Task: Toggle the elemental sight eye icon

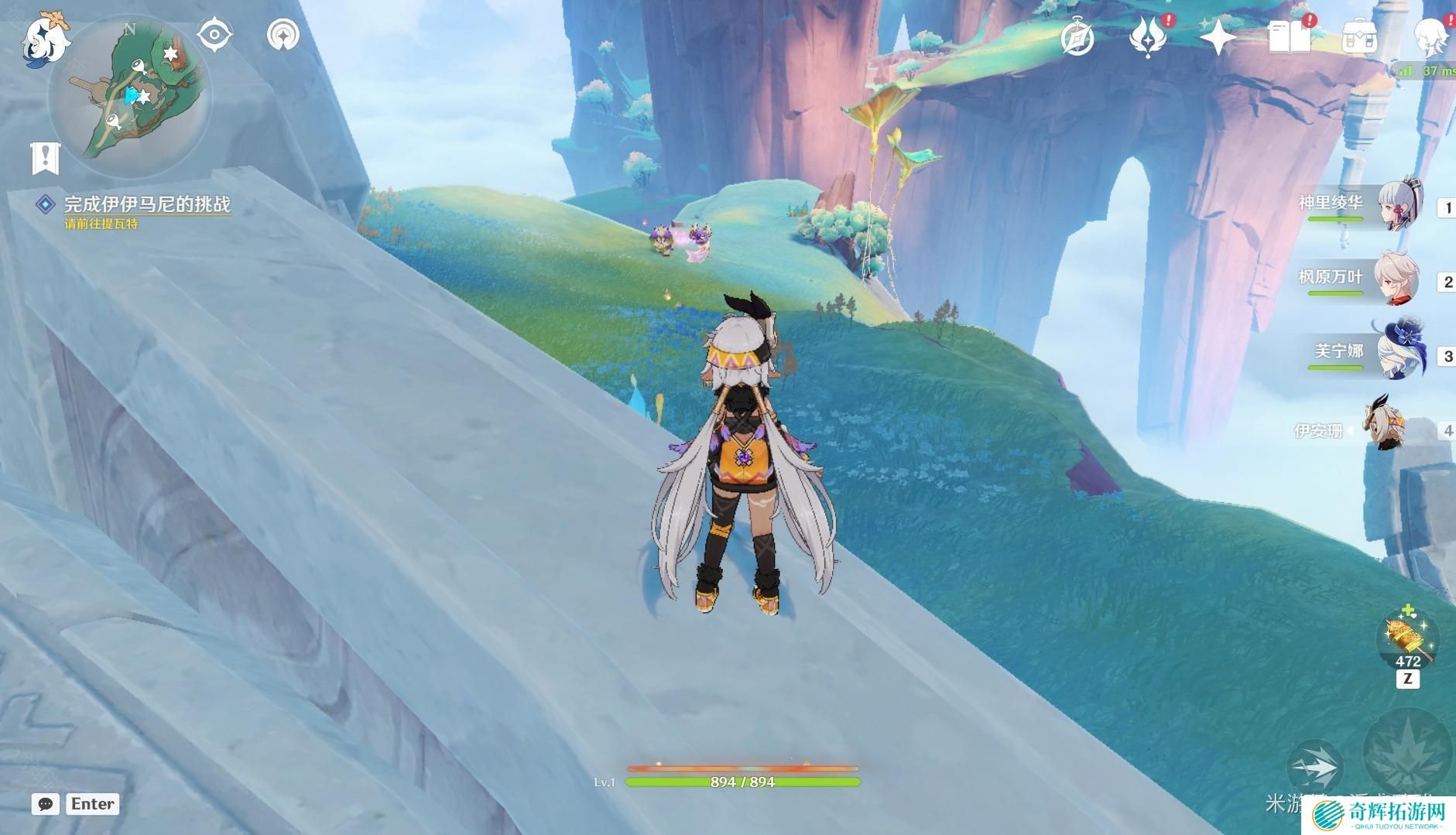Action: click(214, 35)
